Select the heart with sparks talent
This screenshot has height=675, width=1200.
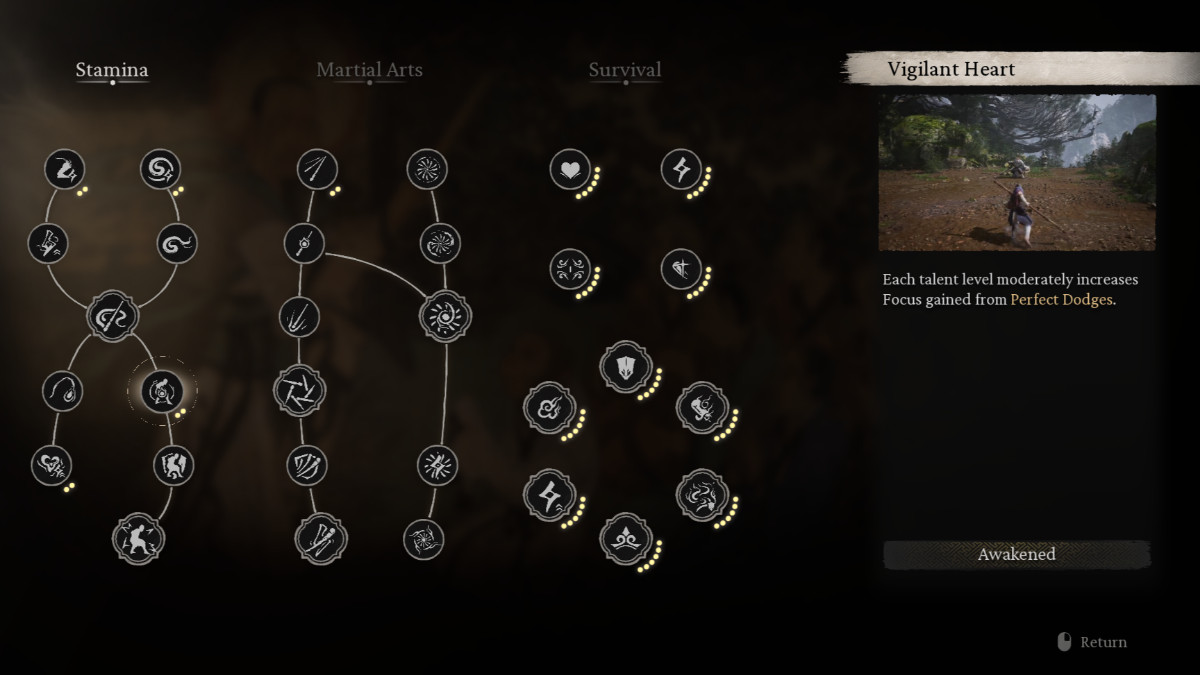click(51, 465)
